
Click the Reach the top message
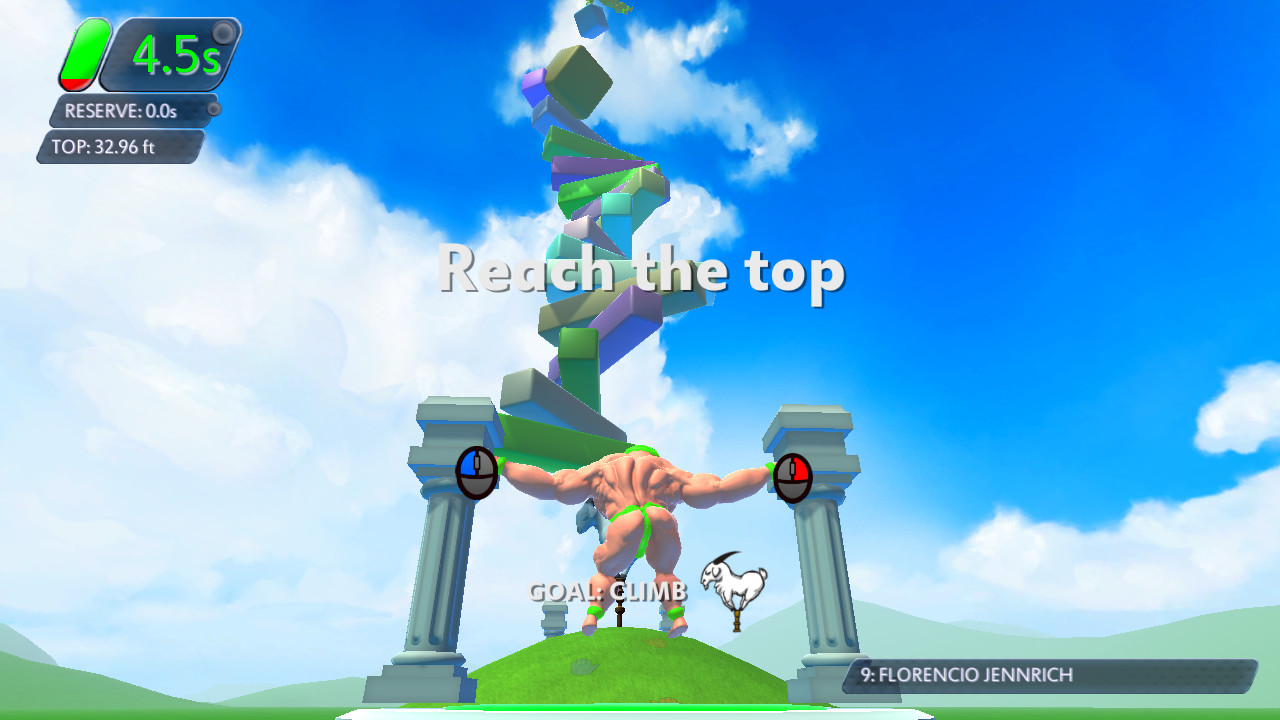645,269
